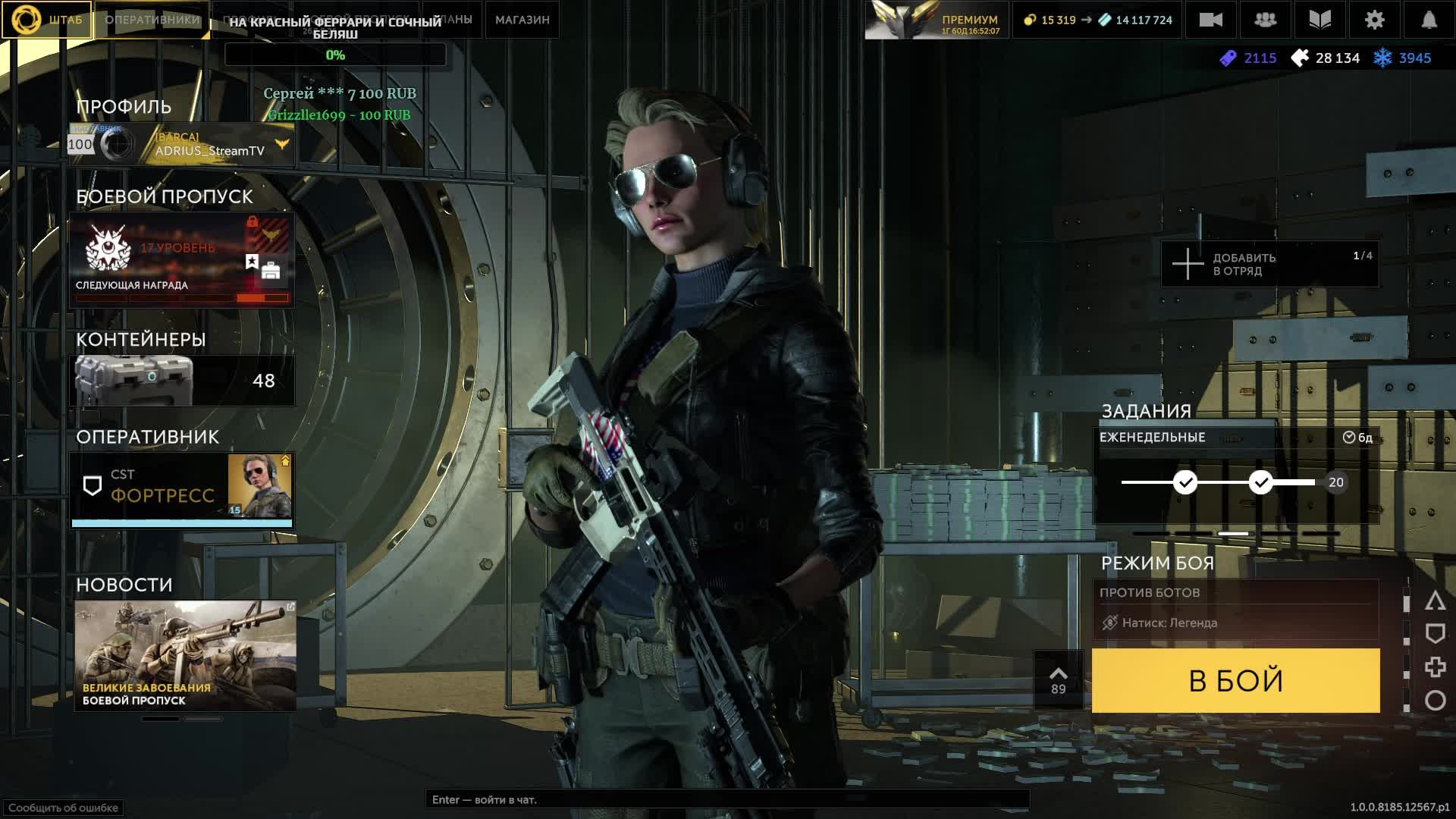Start the match with В БОЙ
This screenshot has height=819, width=1456.
[1235, 680]
